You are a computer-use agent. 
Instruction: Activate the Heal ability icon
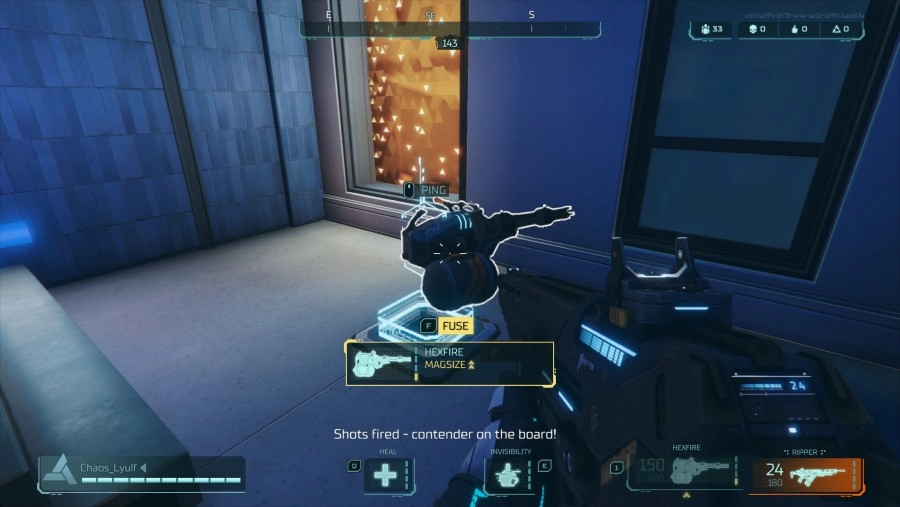[387, 475]
